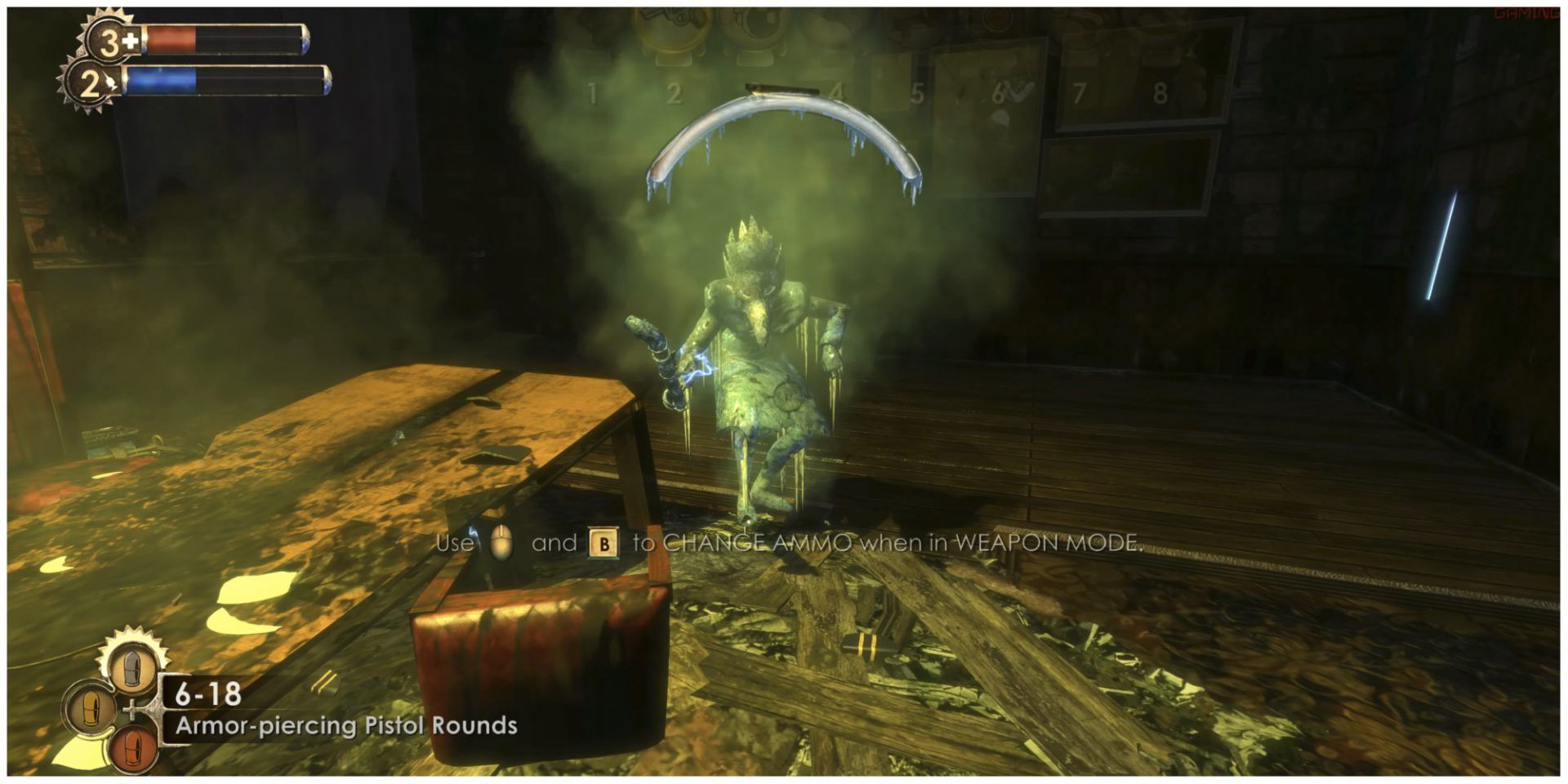
Task: Switch to weapon slot 5
Action: (x=919, y=90)
